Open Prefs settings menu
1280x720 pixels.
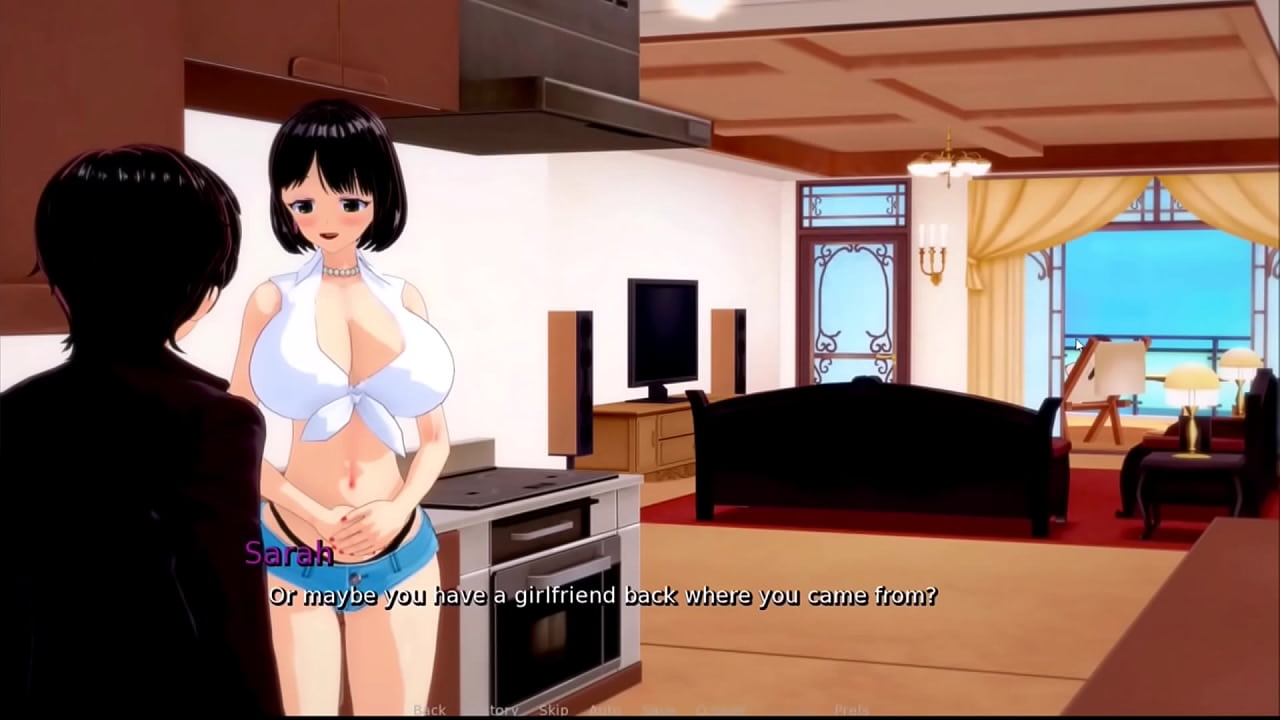click(851, 710)
